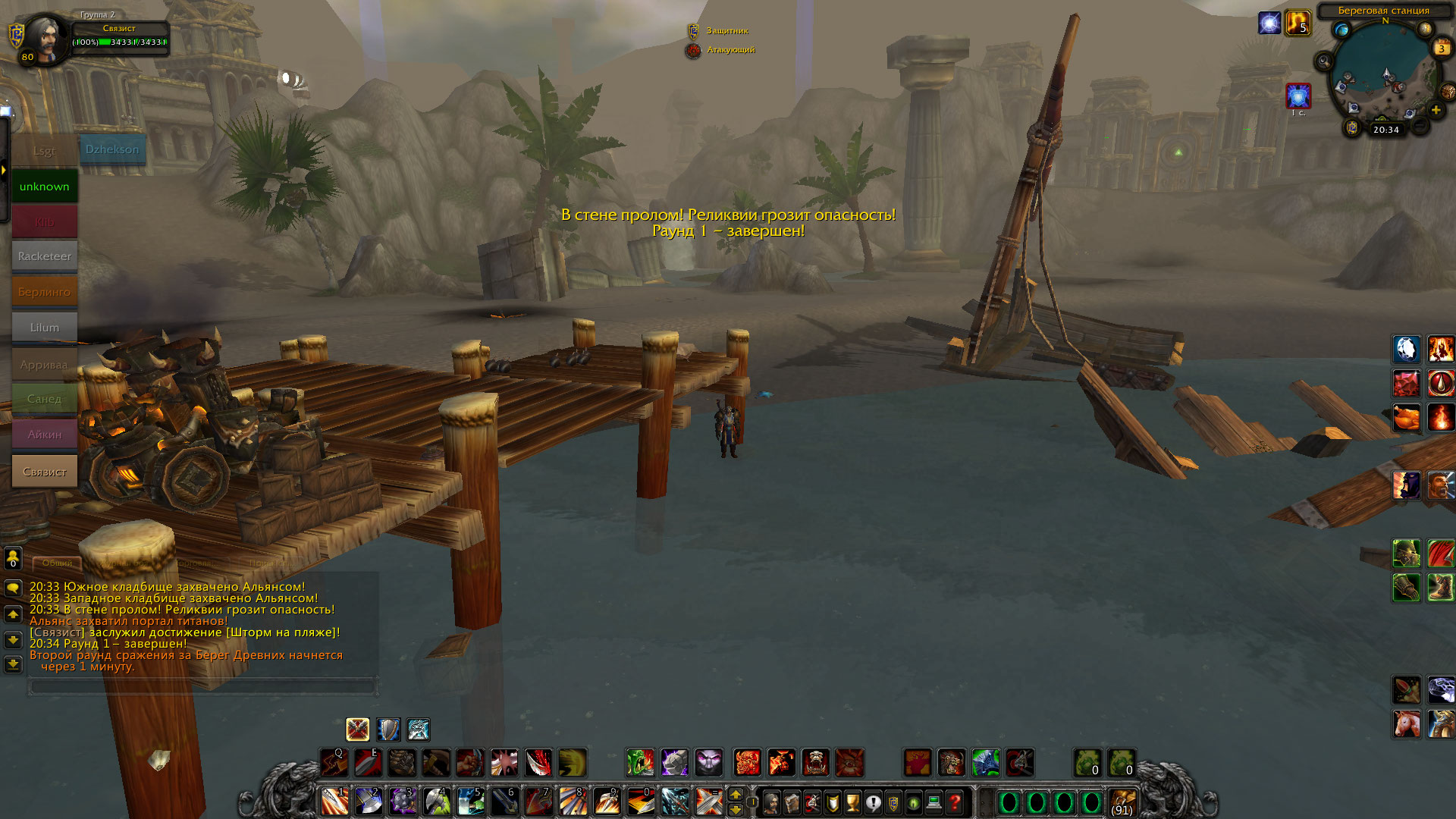Click the player portrait of Связист
This screenshot has width=1456, height=819.
click(x=44, y=39)
